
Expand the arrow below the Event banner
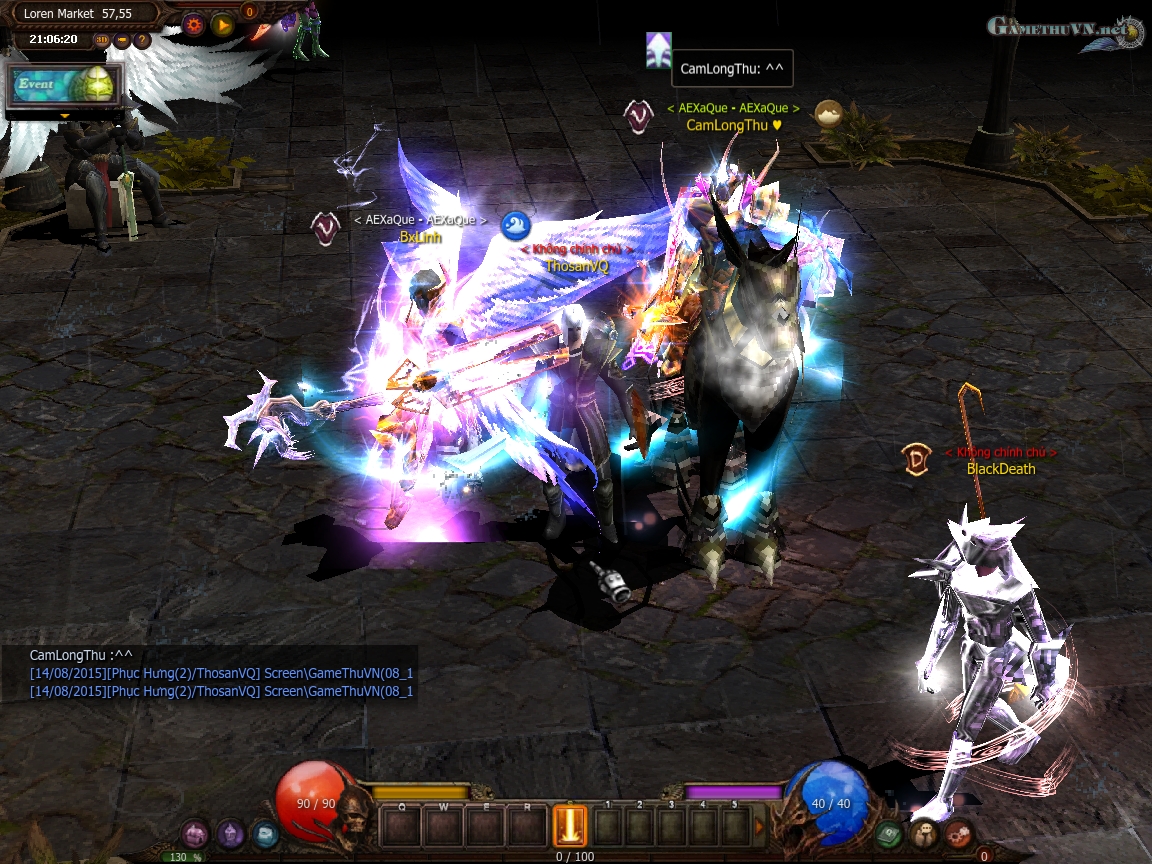tap(65, 116)
